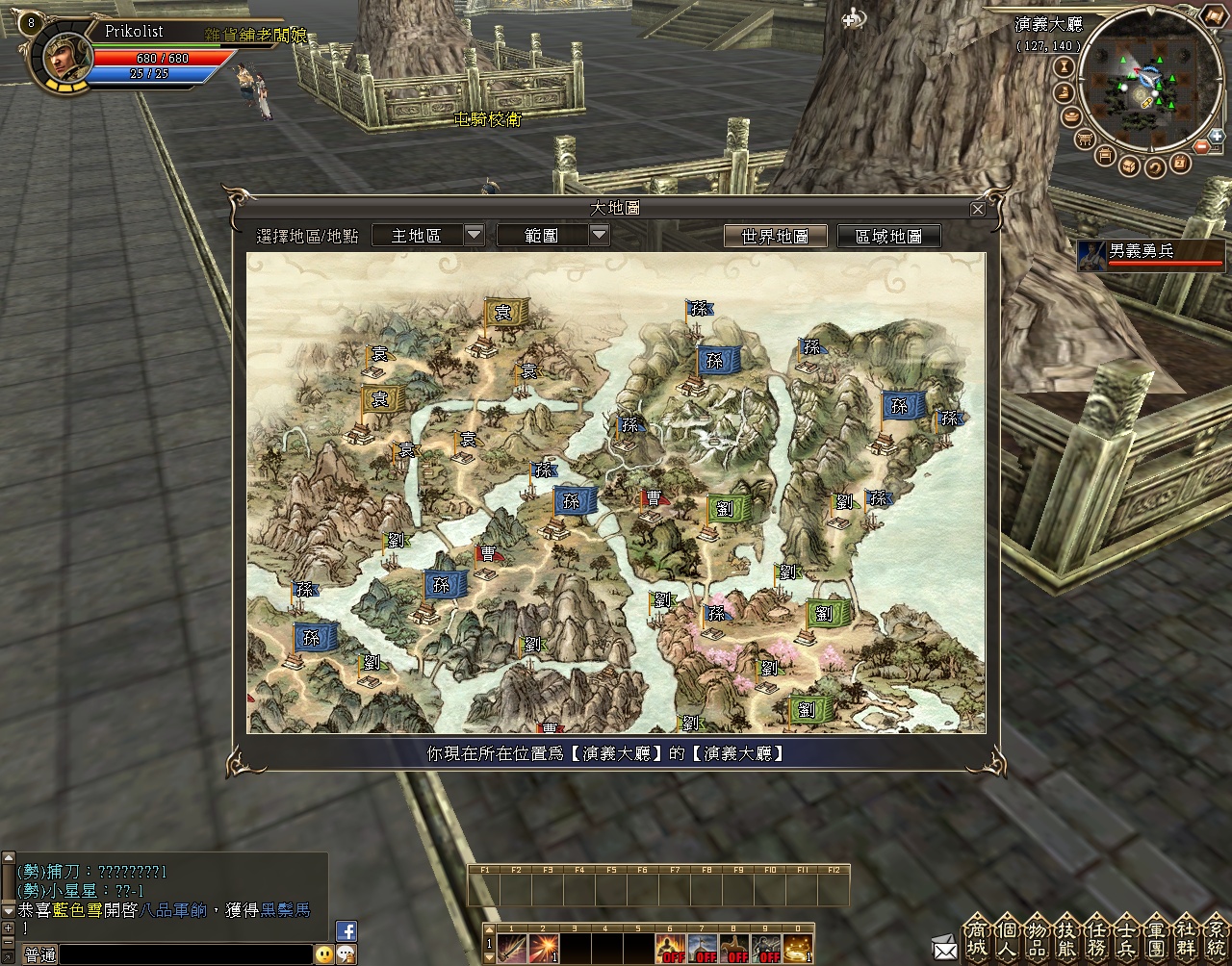Zoom out the minimap with minus button
This screenshot has height=966, width=1232.
pos(1202,147)
